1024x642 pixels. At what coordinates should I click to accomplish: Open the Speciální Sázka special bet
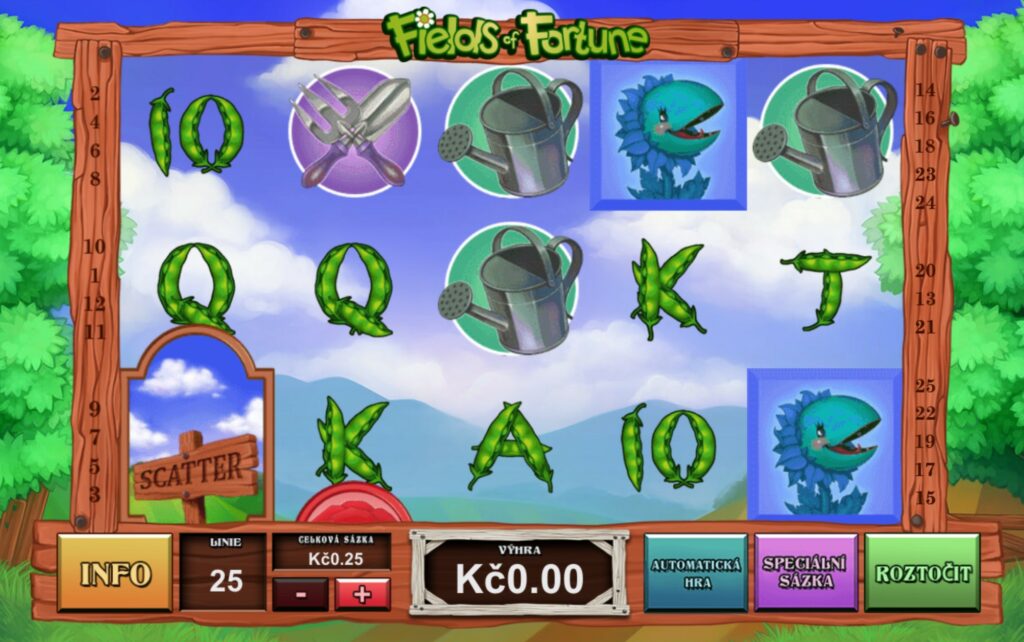coord(805,573)
